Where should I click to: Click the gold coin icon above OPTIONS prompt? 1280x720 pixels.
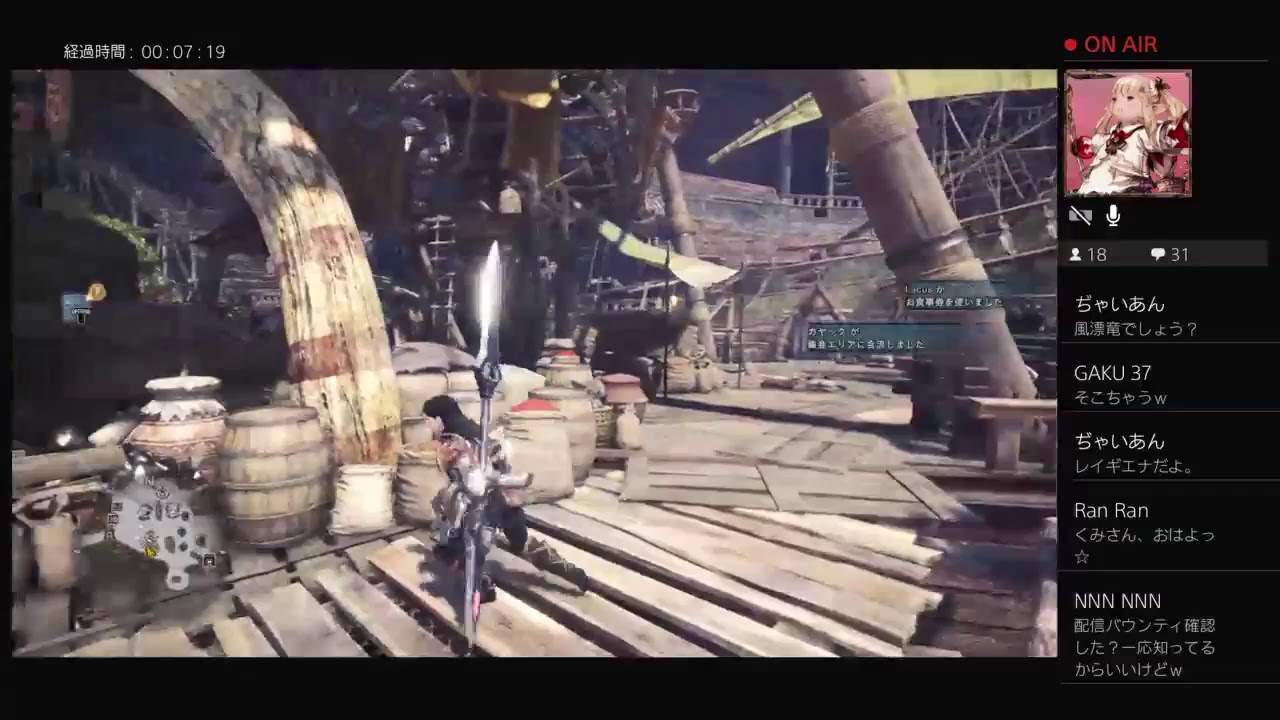(x=95, y=293)
